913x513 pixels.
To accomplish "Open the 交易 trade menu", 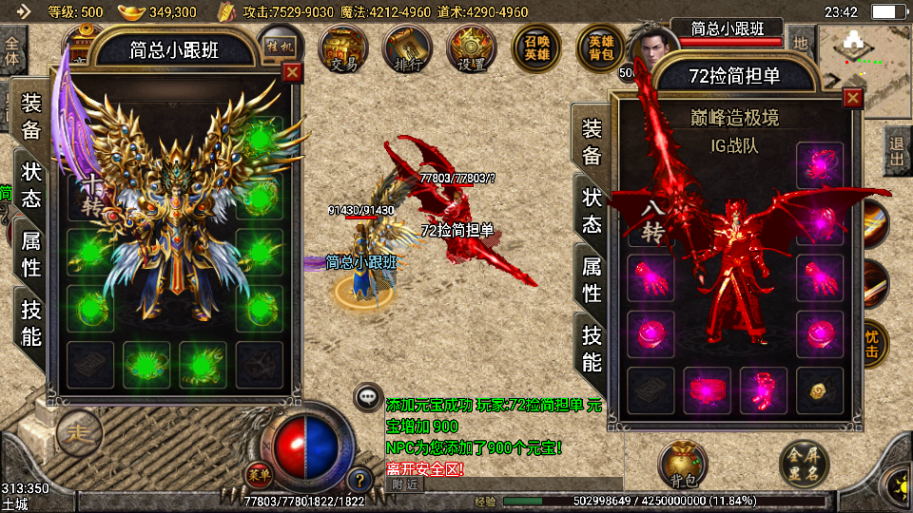I will tap(344, 48).
